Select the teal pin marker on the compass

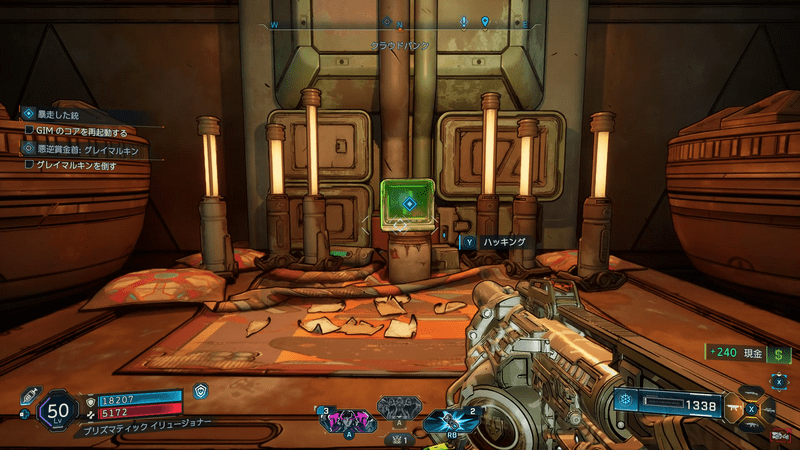point(485,22)
